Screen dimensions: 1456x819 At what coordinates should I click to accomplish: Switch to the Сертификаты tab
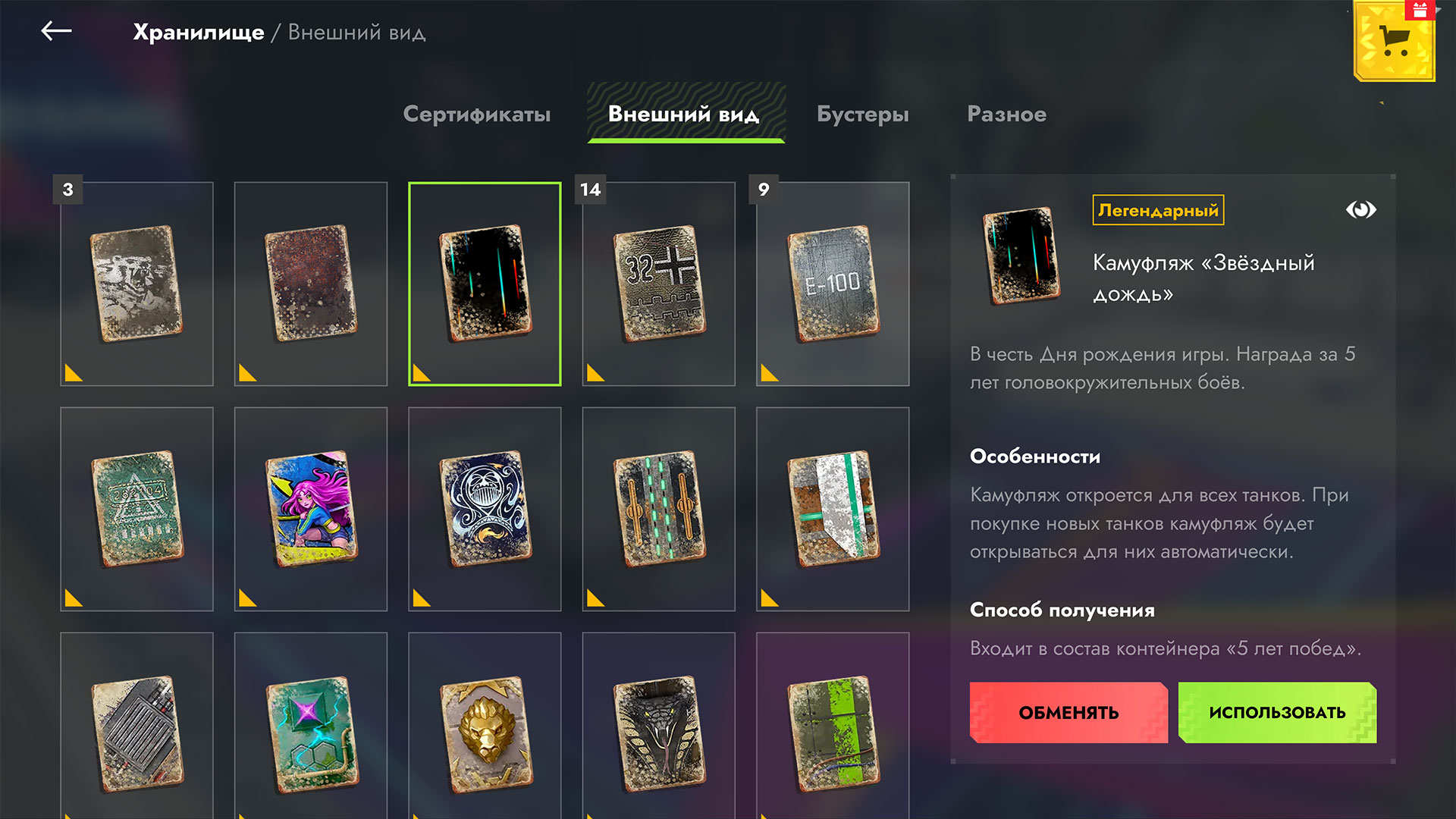point(477,114)
